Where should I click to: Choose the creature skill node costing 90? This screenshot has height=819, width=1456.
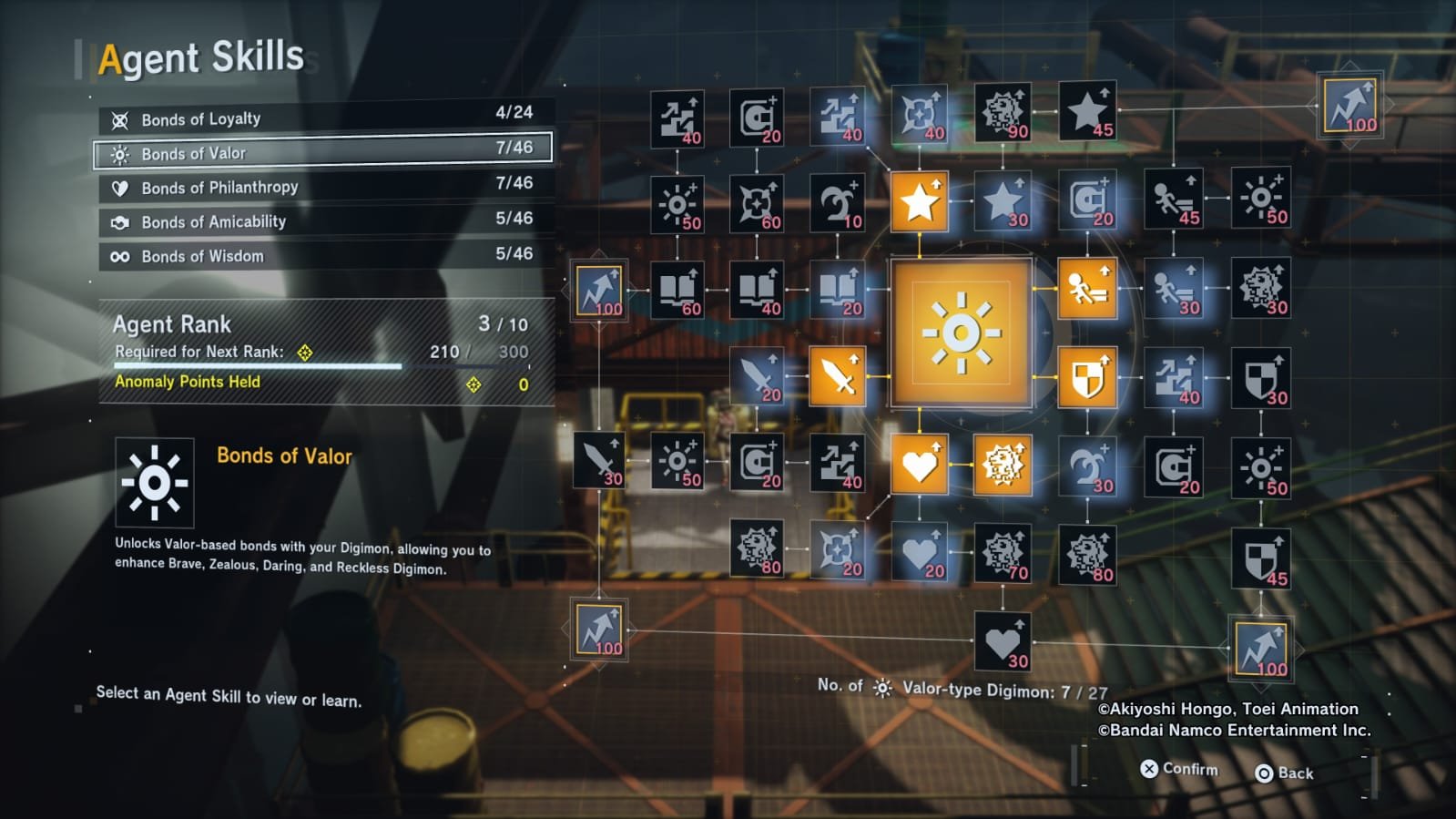(1002, 113)
